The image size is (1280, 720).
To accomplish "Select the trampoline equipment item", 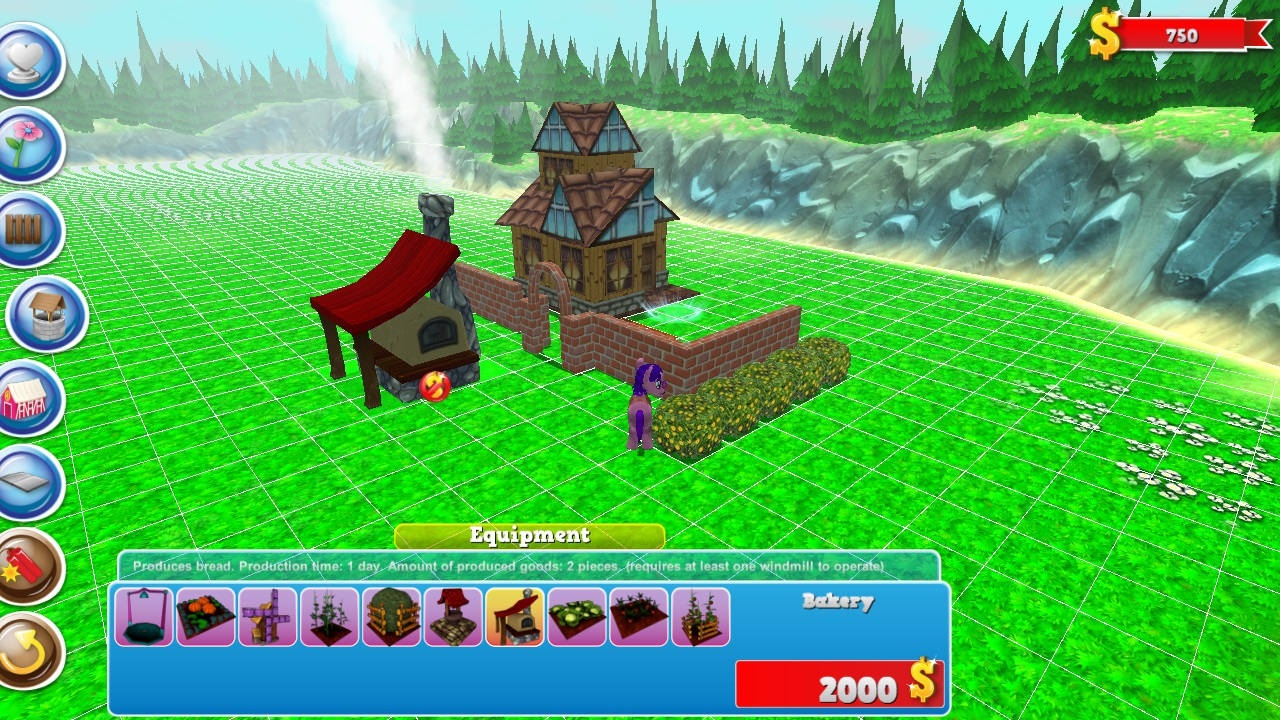I will coord(143,615).
